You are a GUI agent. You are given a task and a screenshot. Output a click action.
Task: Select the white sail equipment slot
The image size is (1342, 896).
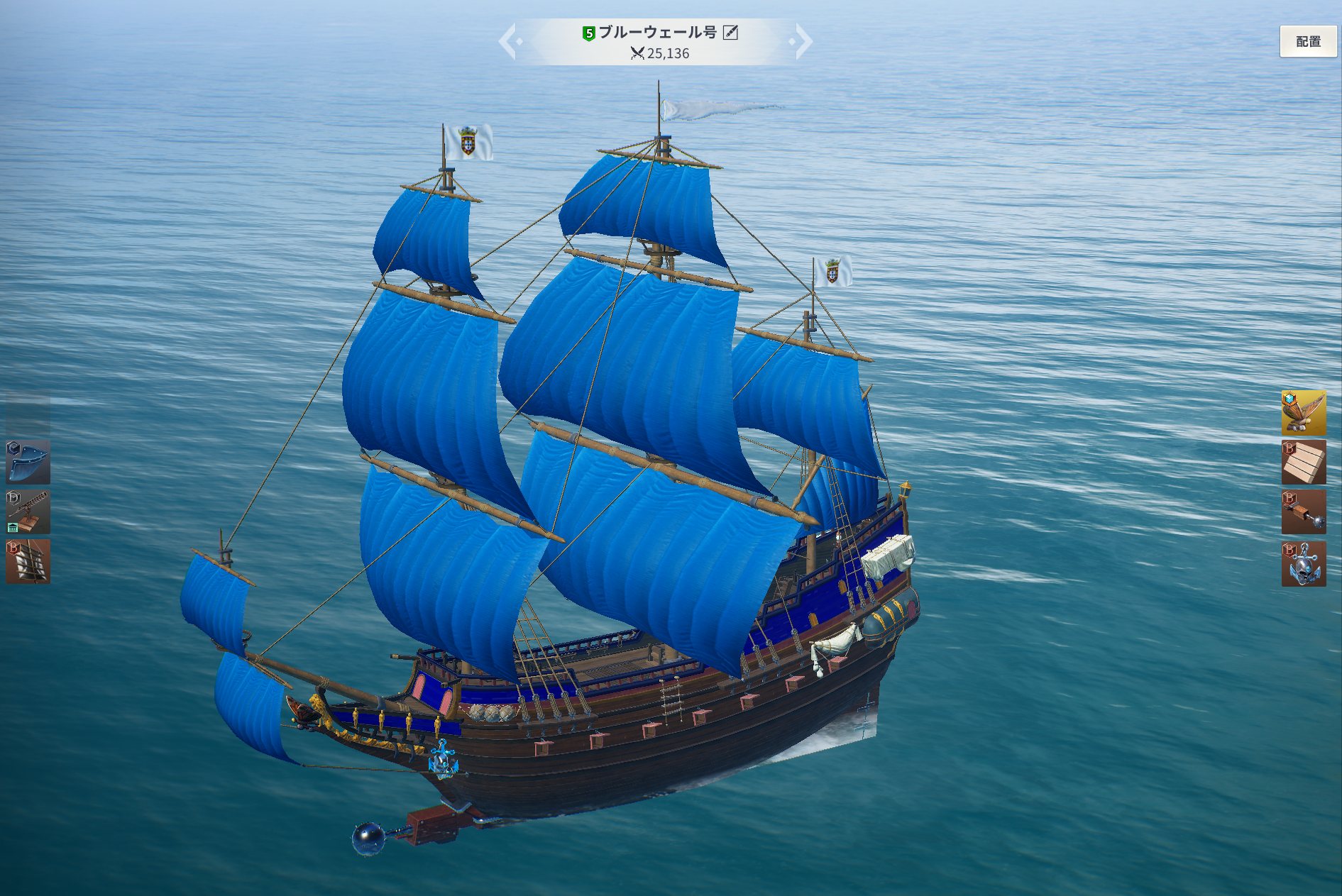(x=28, y=561)
